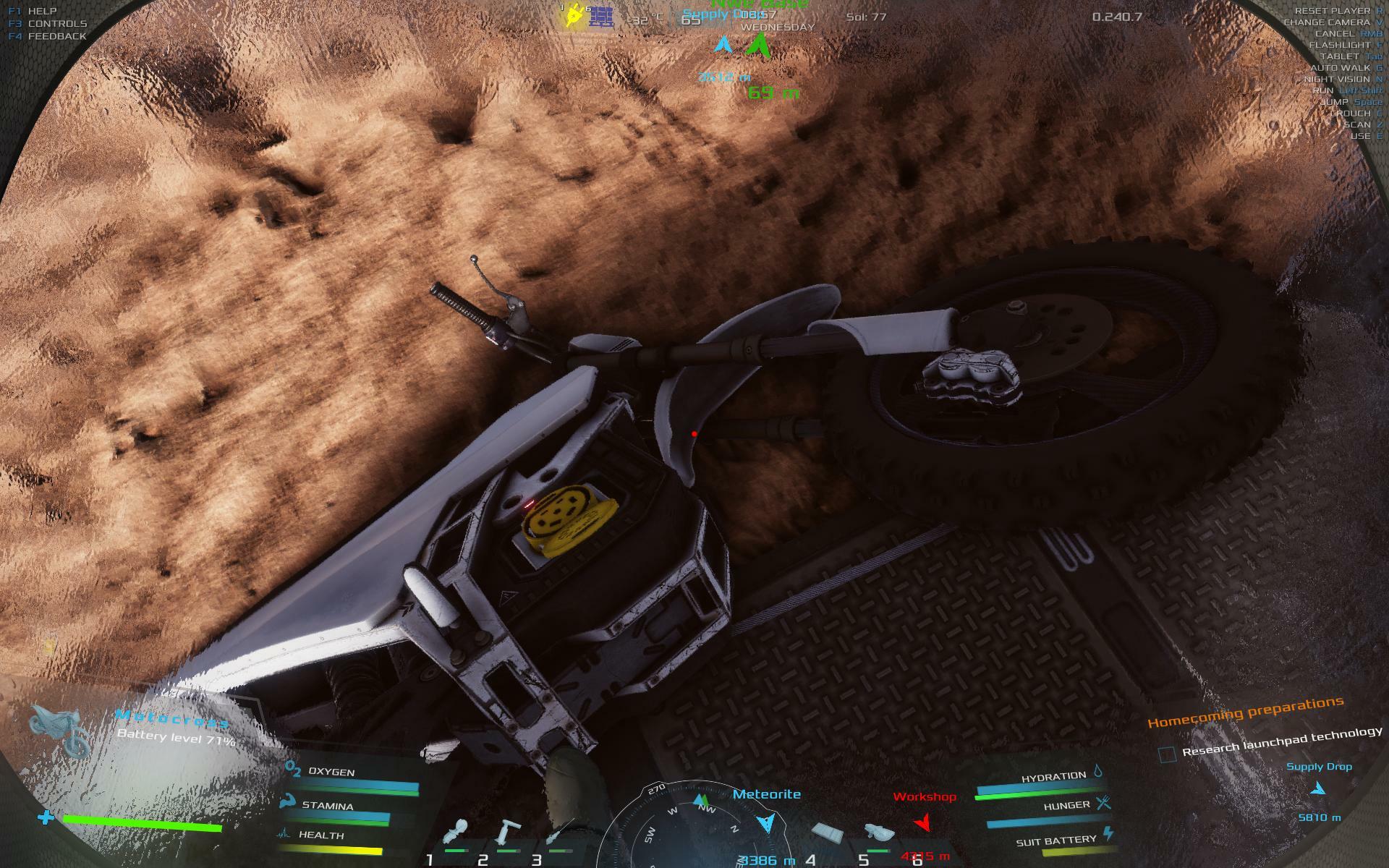
Task: Click the yellow power plug icon
Action: click(574, 15)
